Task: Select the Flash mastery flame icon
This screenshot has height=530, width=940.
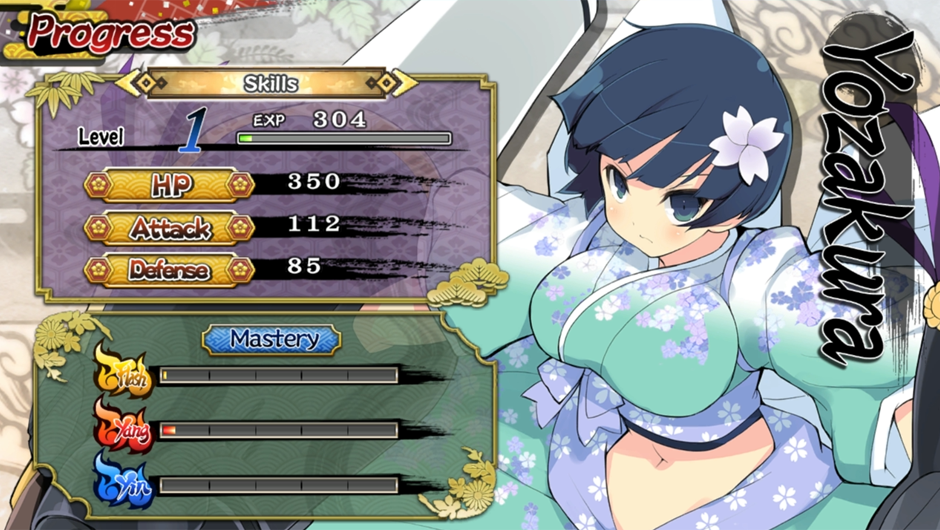Action: tap(125, 375)
